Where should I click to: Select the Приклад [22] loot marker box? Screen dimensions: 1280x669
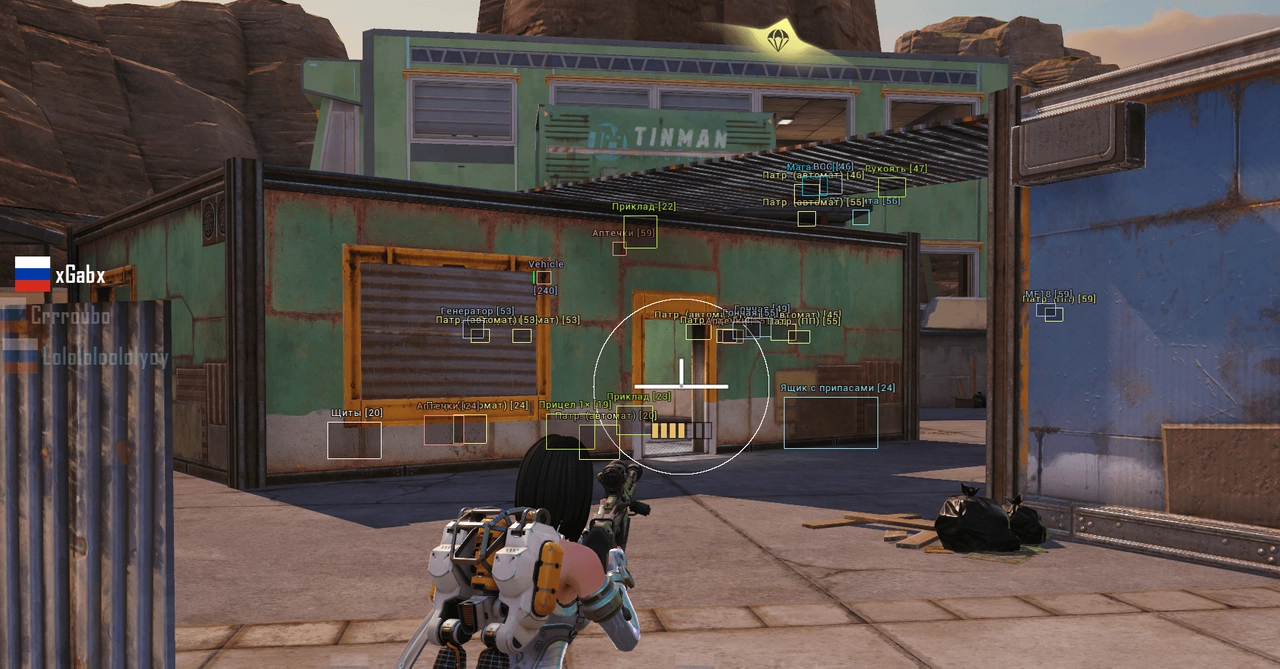tap(640, 231)
